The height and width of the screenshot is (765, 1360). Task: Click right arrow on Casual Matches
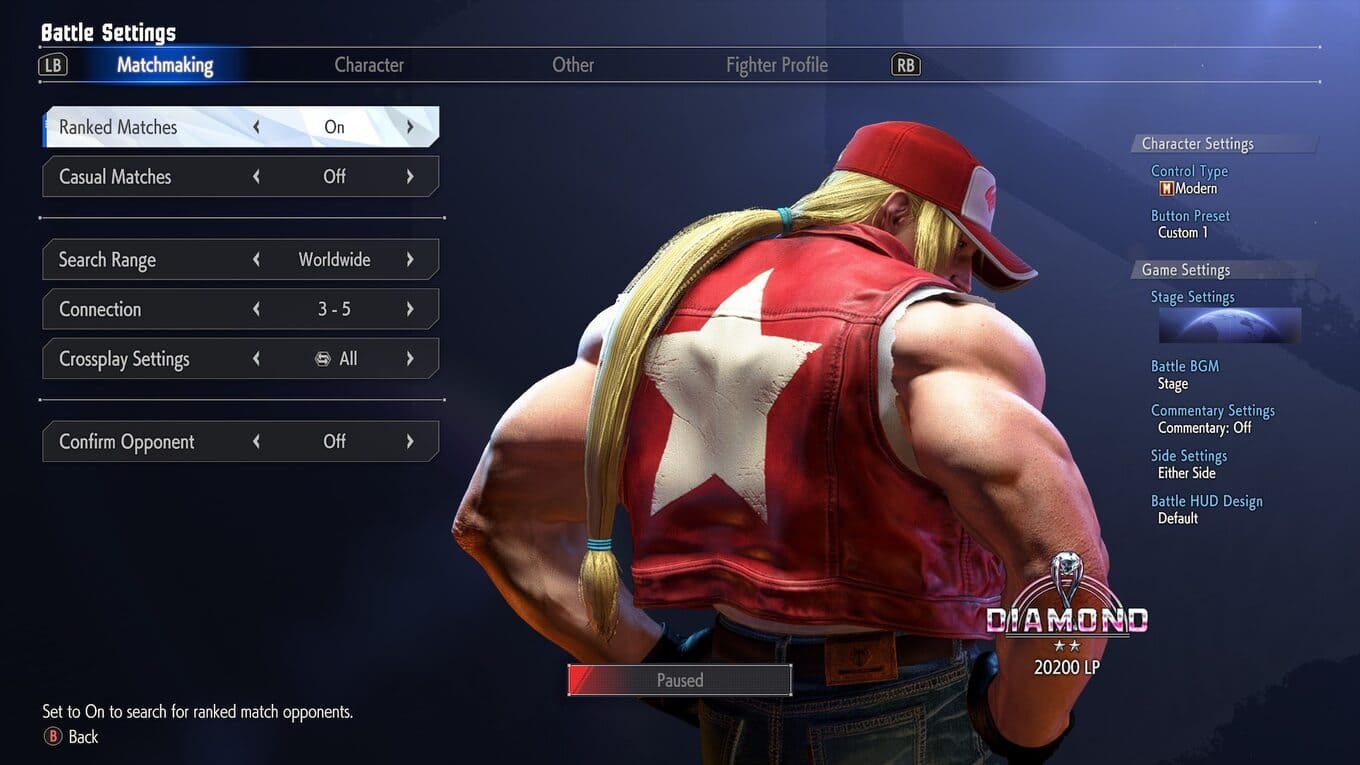coord(410,177)
